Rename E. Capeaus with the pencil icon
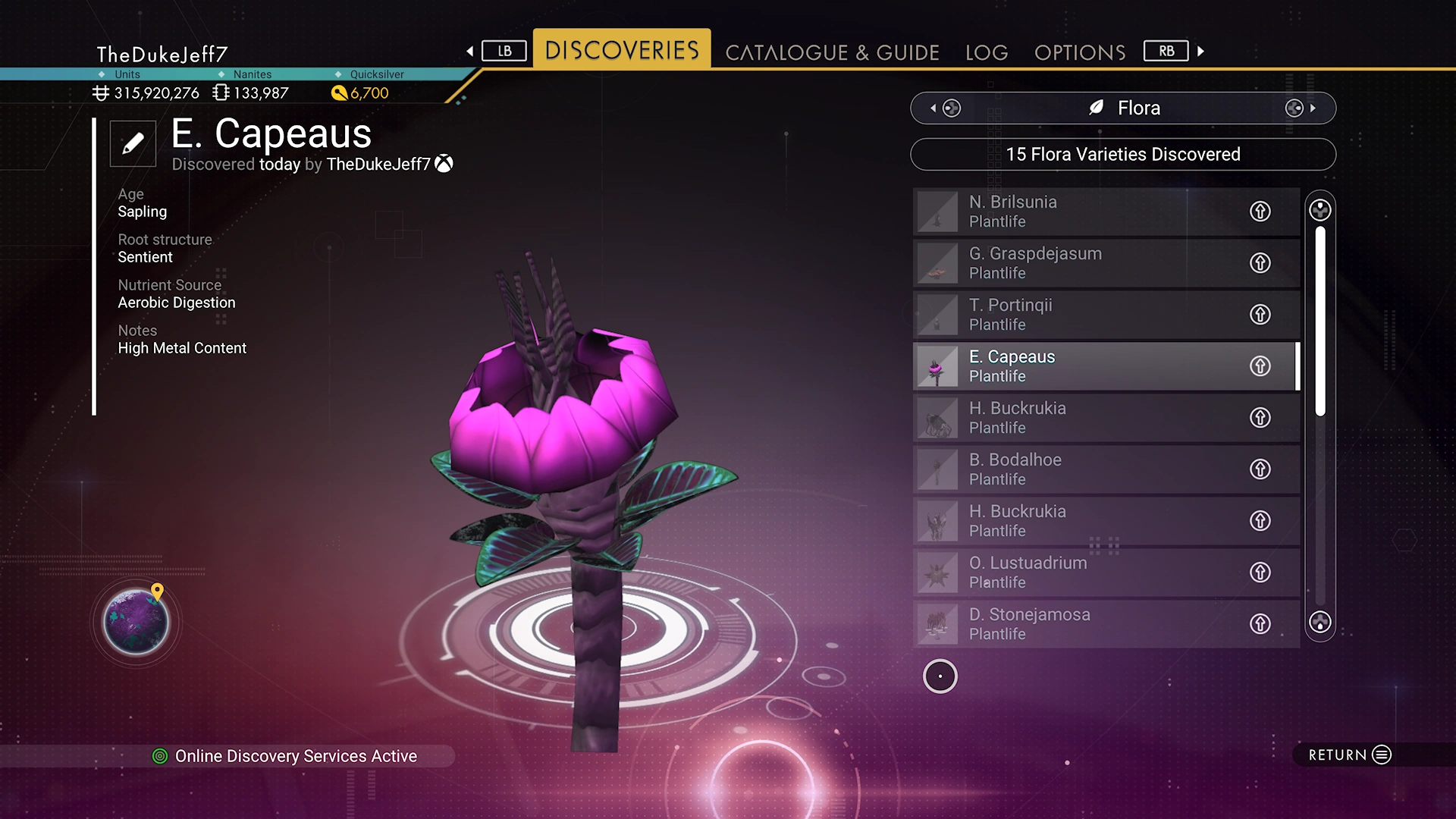The width and height of the screenshot is (1456, 819). [133, 143]
